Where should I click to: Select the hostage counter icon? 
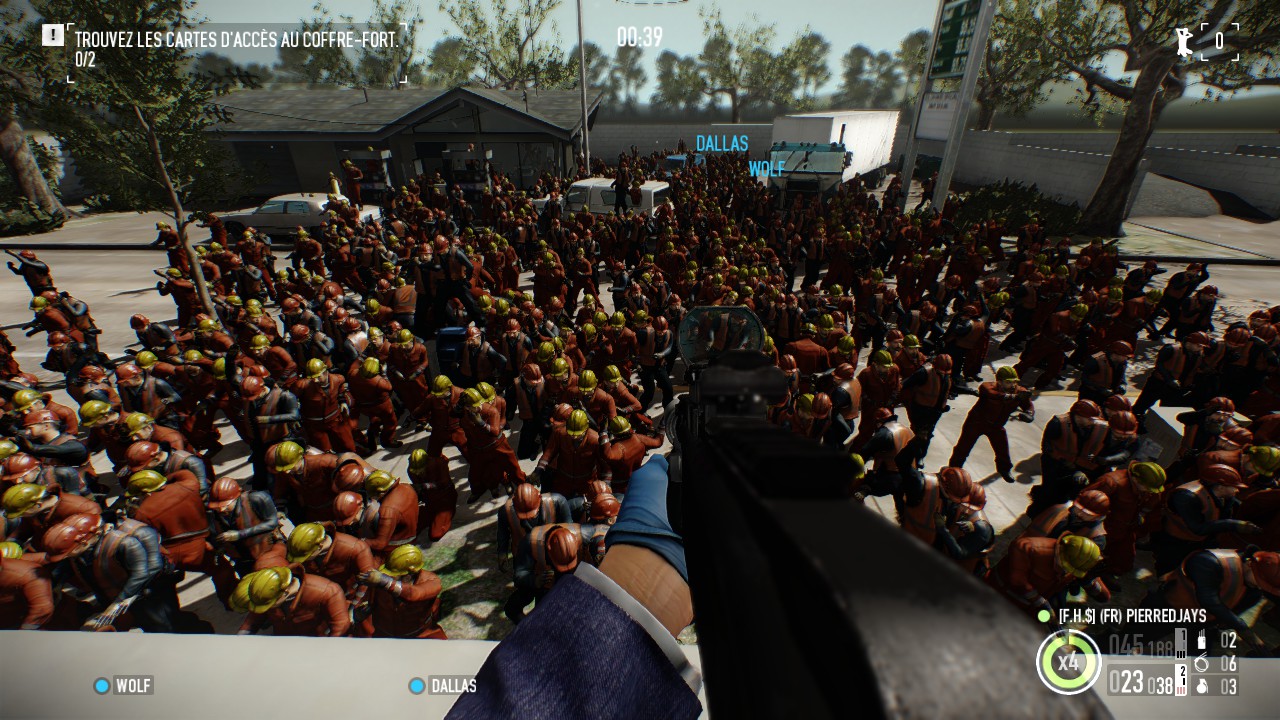pos(1185,41)
